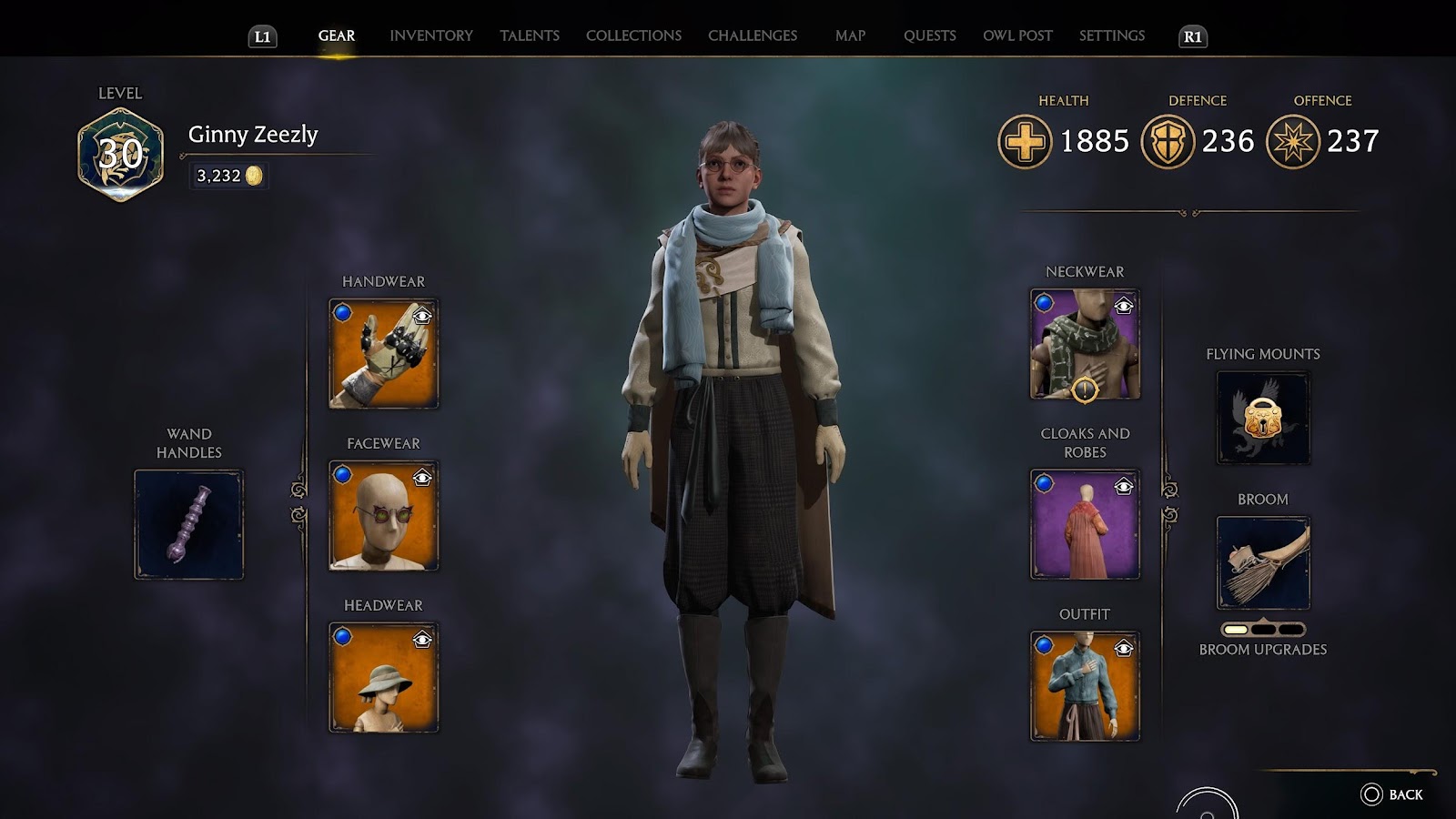Open the Broom slot

[1263, 562]
